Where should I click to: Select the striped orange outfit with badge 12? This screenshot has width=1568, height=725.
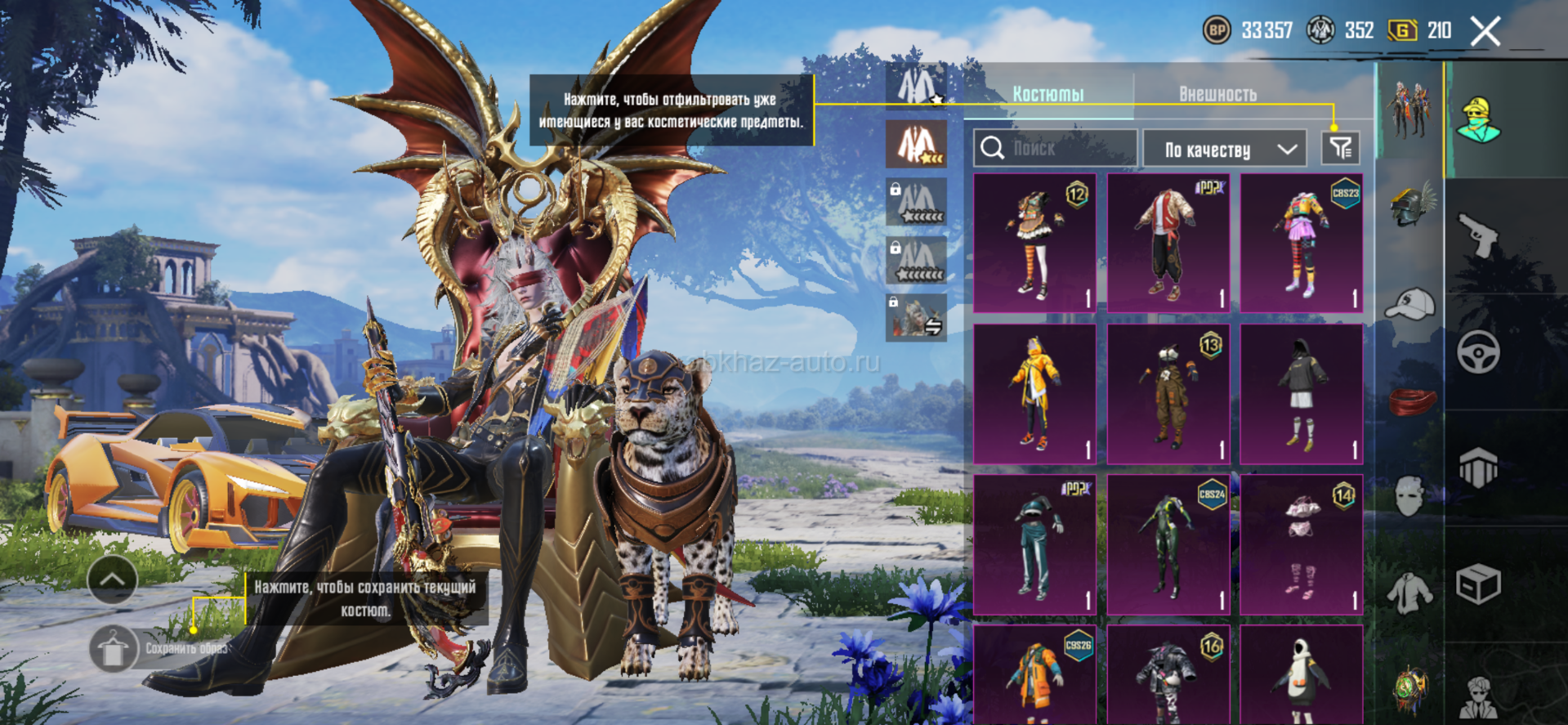coord(1034,243)
